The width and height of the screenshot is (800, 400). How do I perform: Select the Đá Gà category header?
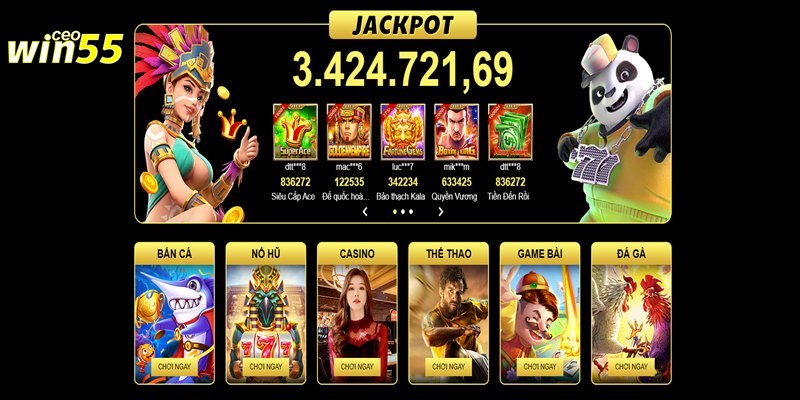click(x=631, y=254)
